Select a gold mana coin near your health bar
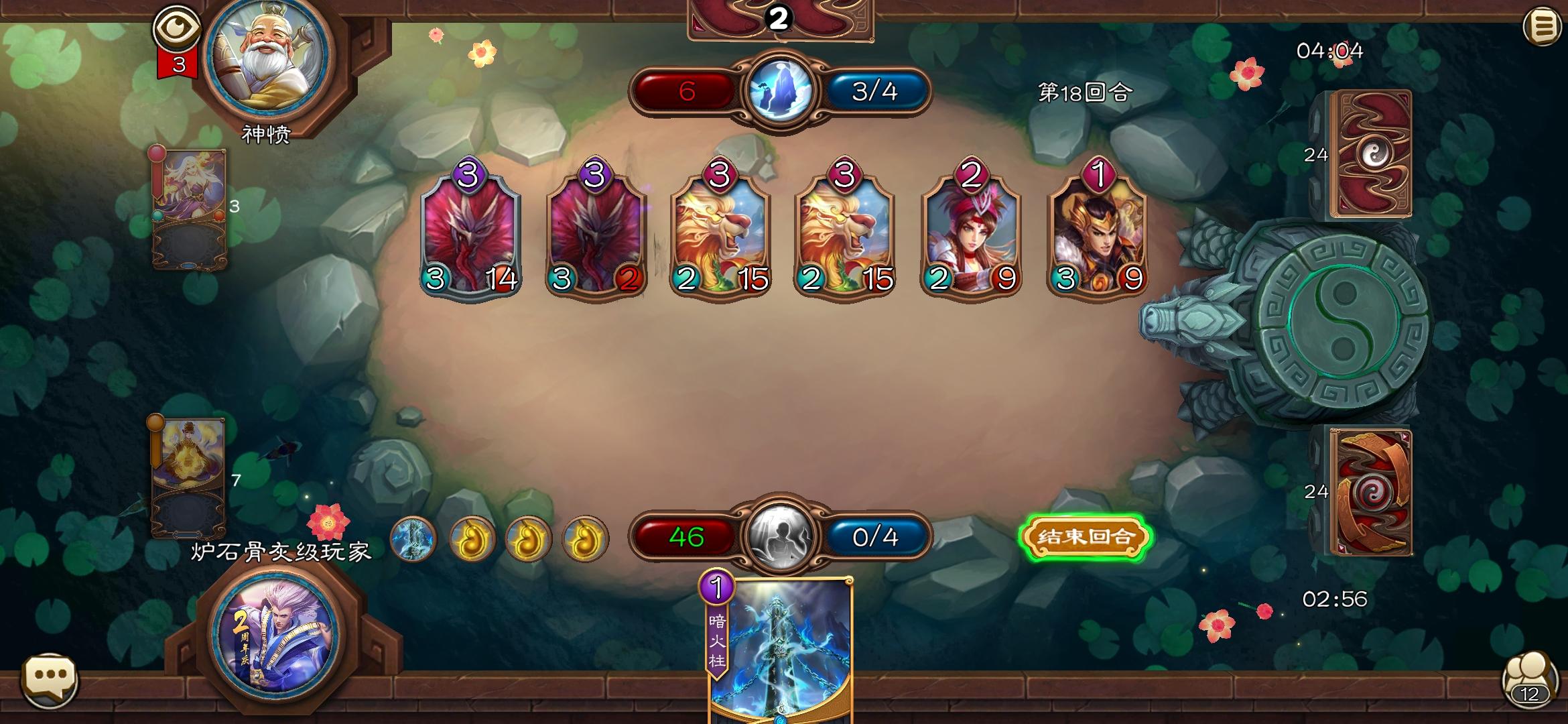 (x=472, y=540)
